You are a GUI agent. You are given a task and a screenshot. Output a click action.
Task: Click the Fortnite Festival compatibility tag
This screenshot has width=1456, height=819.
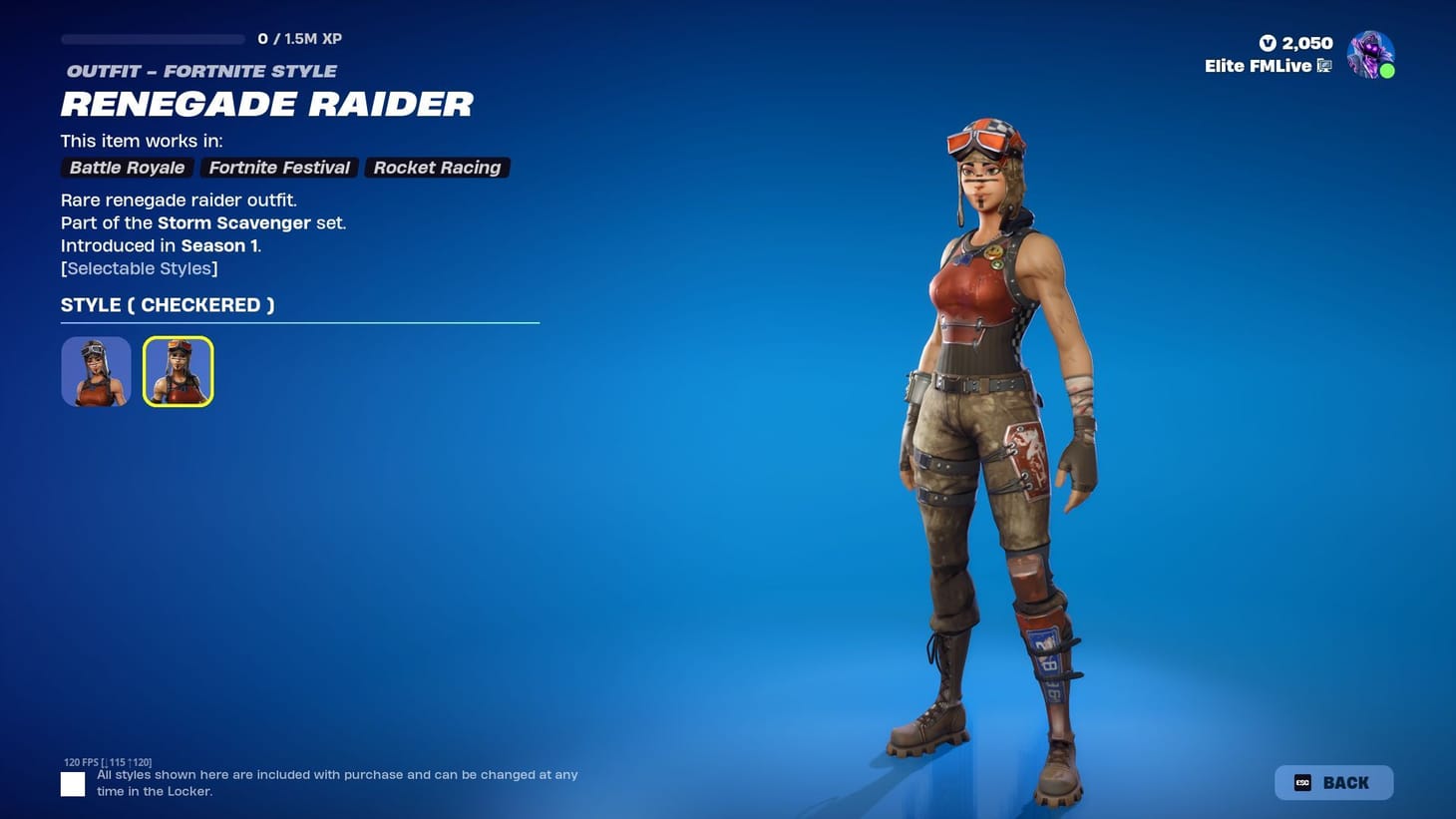pos(278,168)
